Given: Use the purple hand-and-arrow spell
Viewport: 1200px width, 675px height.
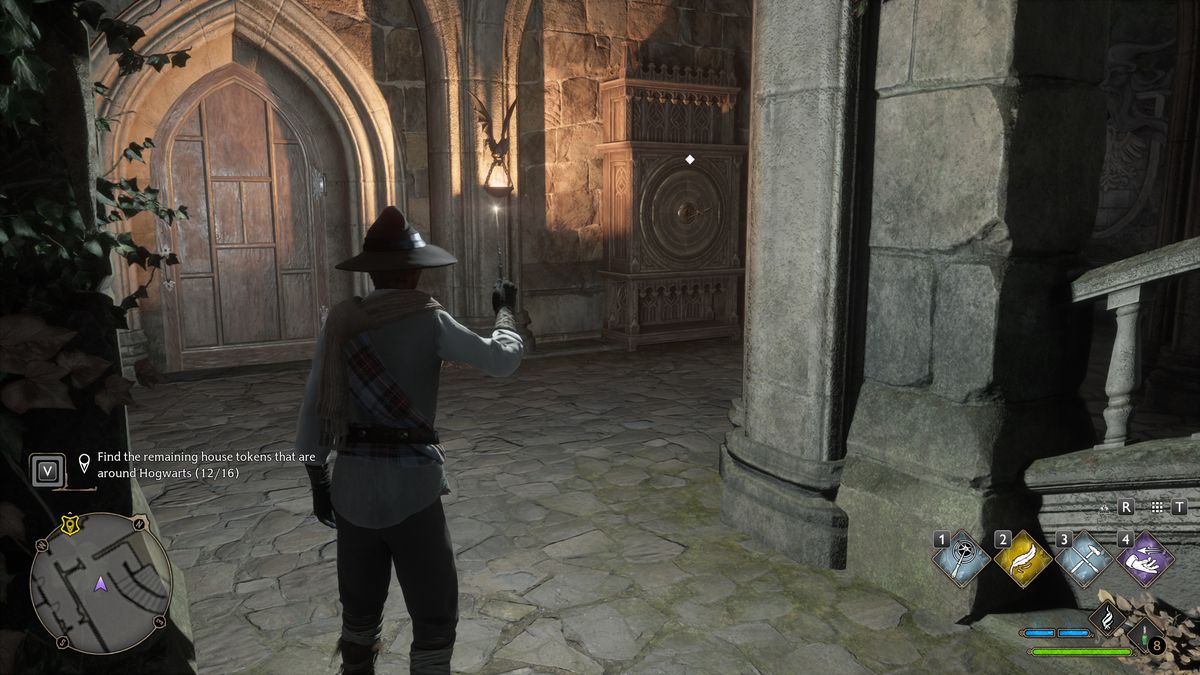Looking at the screenshot, I should (x=1145, y=559).
